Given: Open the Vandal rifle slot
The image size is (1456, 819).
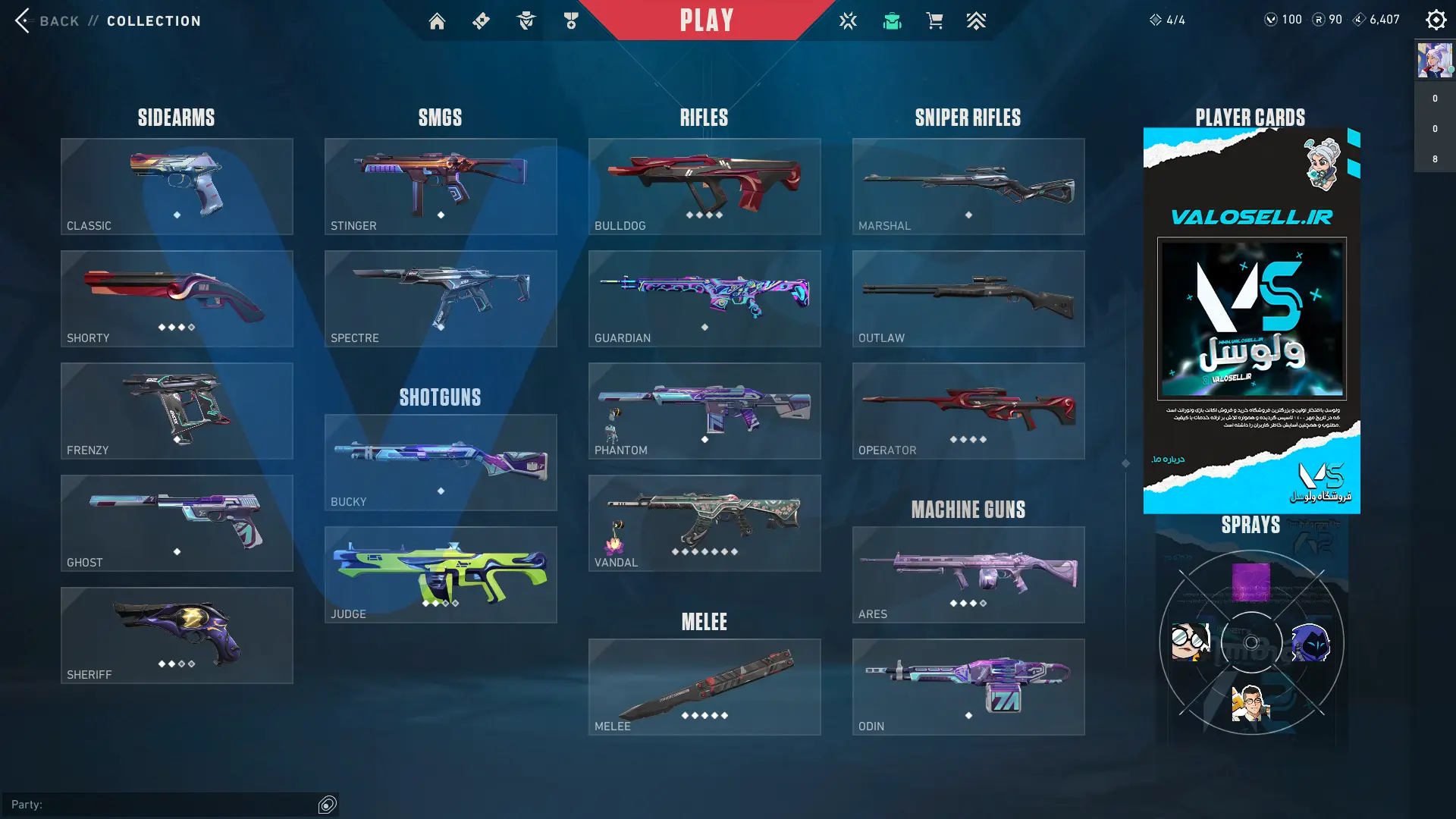Looking at the screenshot, I should tap(704, 523).
